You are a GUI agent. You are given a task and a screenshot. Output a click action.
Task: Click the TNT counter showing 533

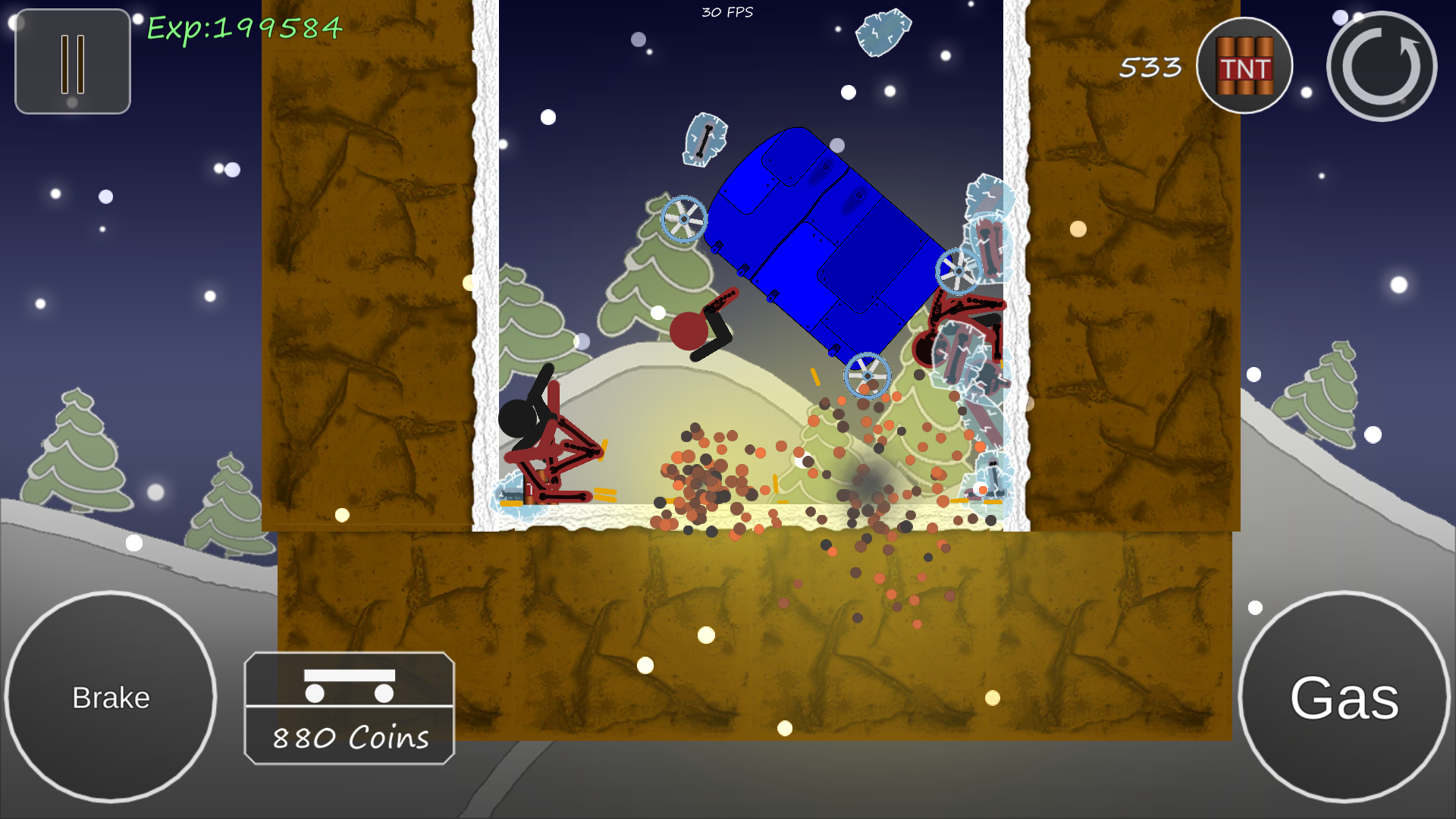[1149, 67]
